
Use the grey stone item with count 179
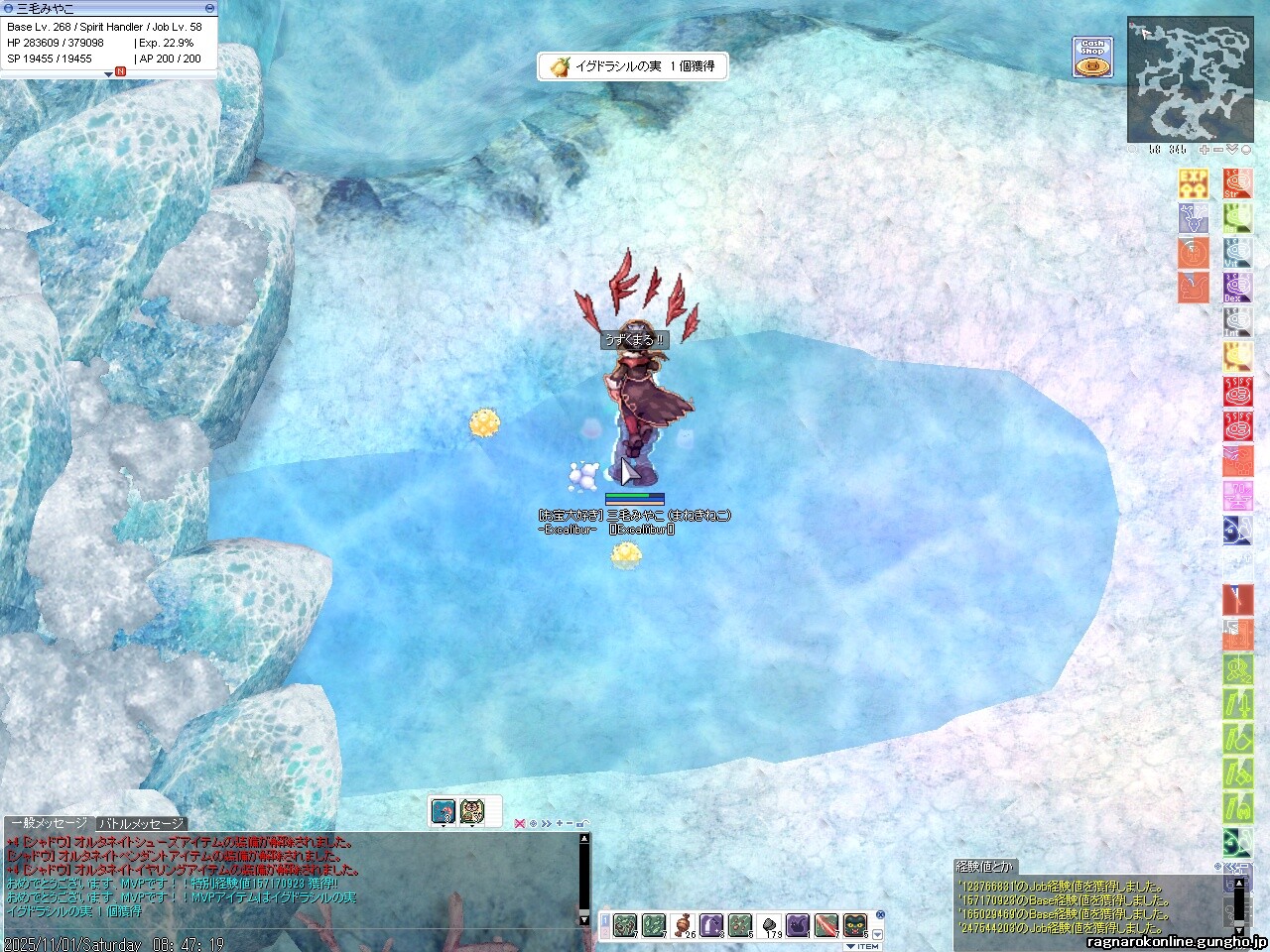(770, 926)
